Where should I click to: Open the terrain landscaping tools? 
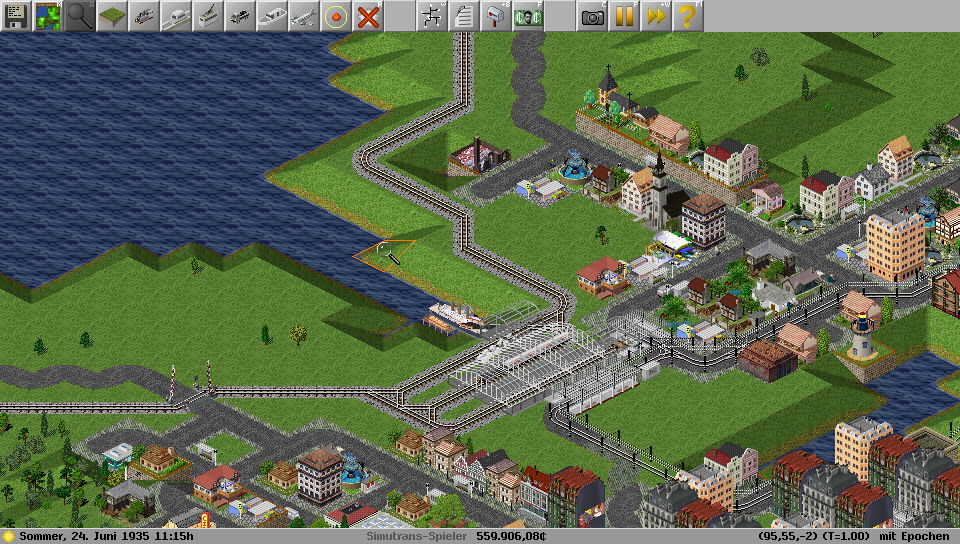click(112, 16)
